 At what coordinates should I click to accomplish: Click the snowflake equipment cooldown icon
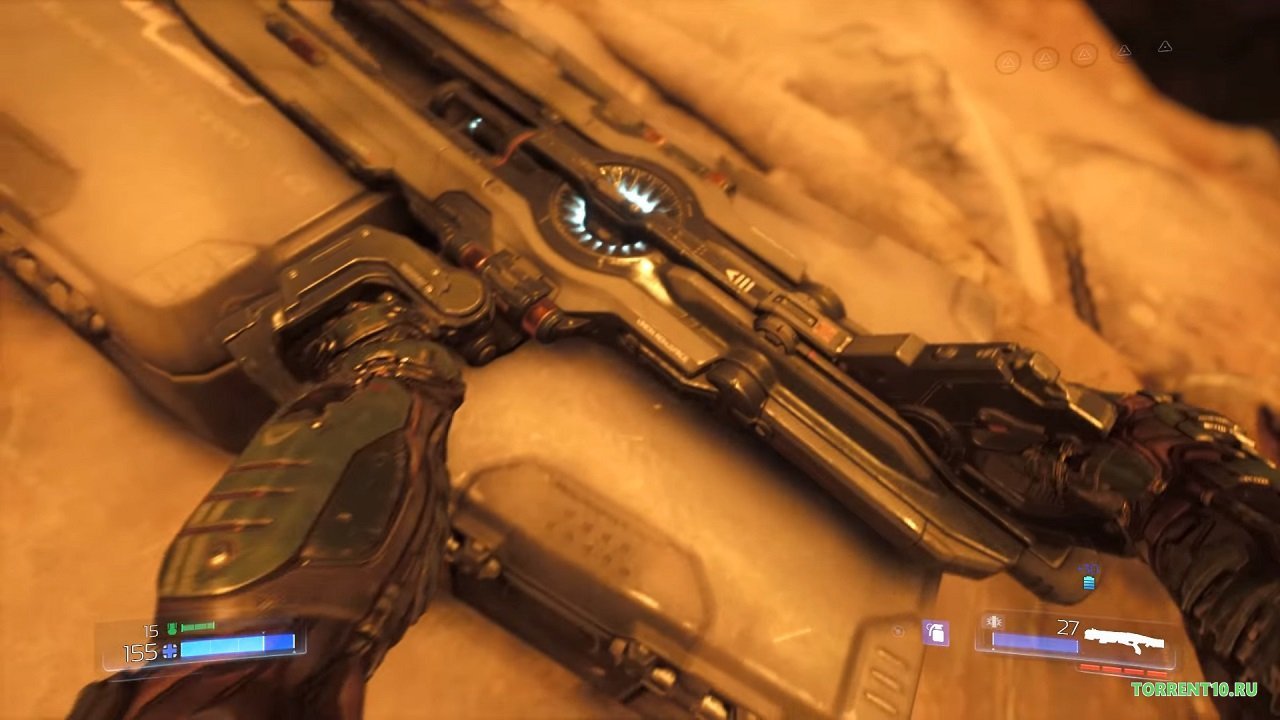coord(994,622)
